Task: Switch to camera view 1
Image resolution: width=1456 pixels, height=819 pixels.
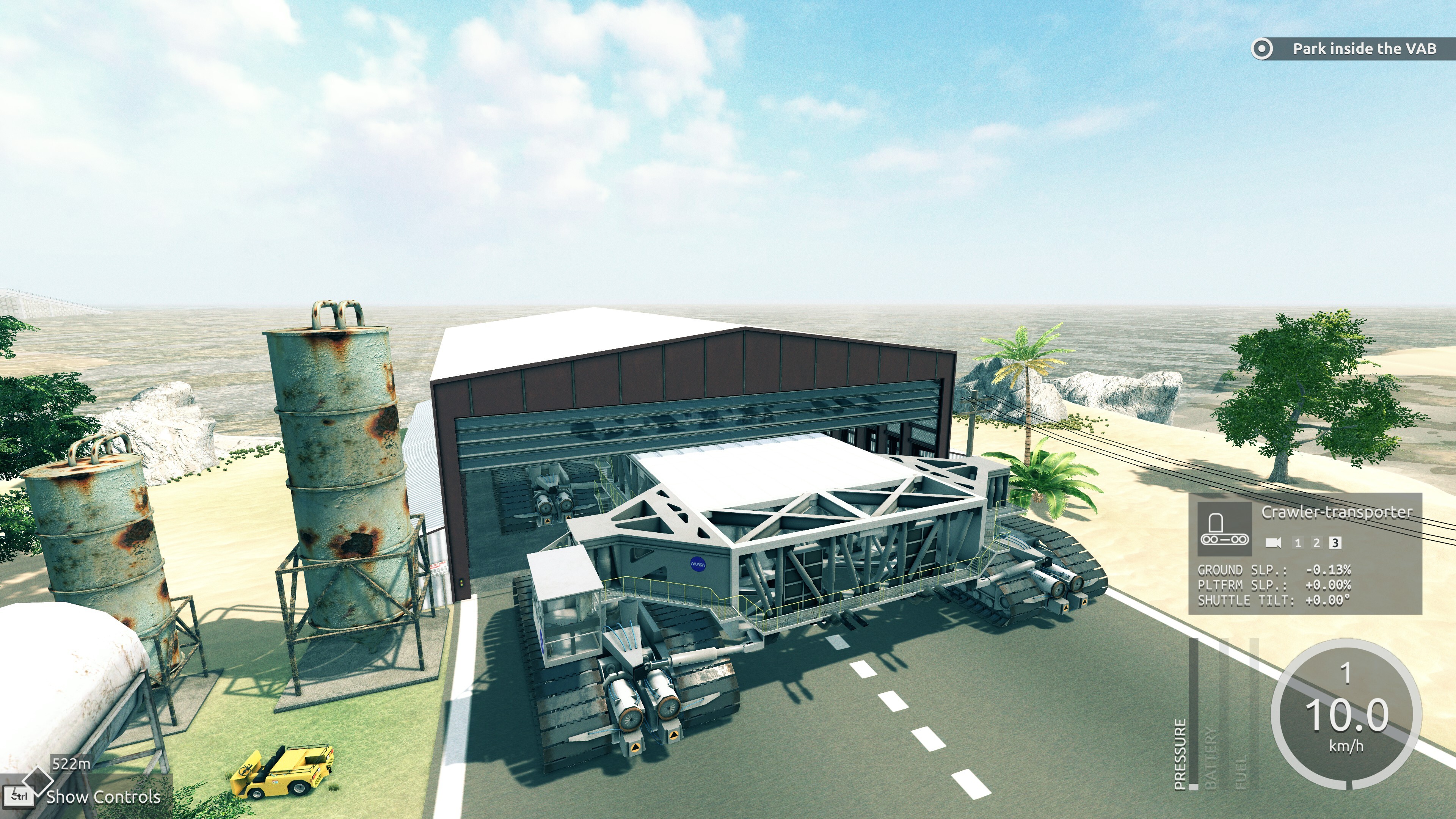Action: tap(1298, 543)
